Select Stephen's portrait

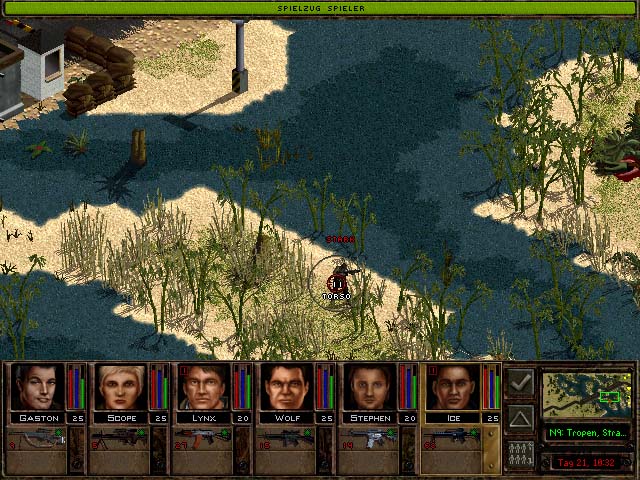[370, 387]
